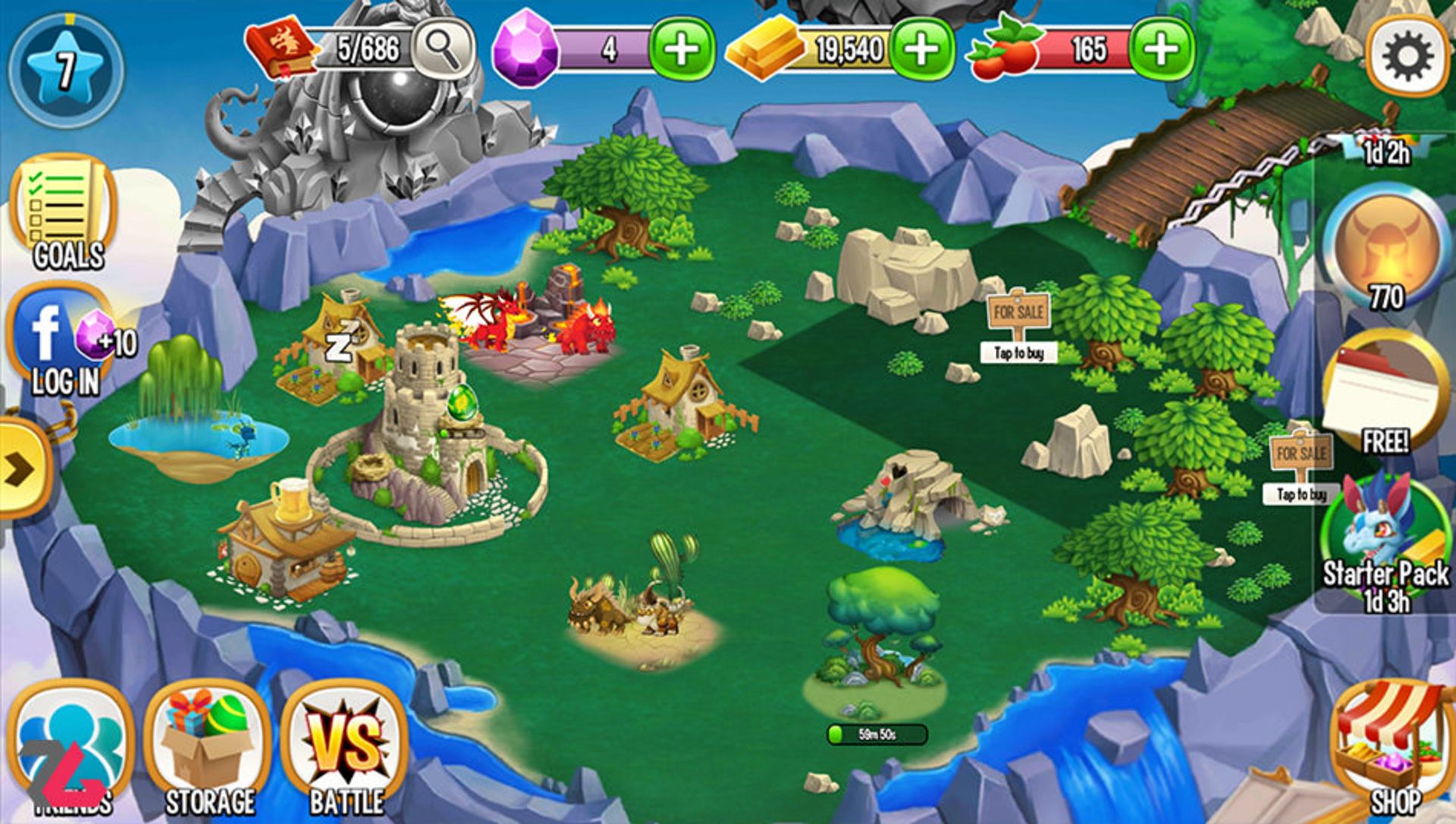Open the red dragon book collection
The image size is (1456, 824).
279,50
